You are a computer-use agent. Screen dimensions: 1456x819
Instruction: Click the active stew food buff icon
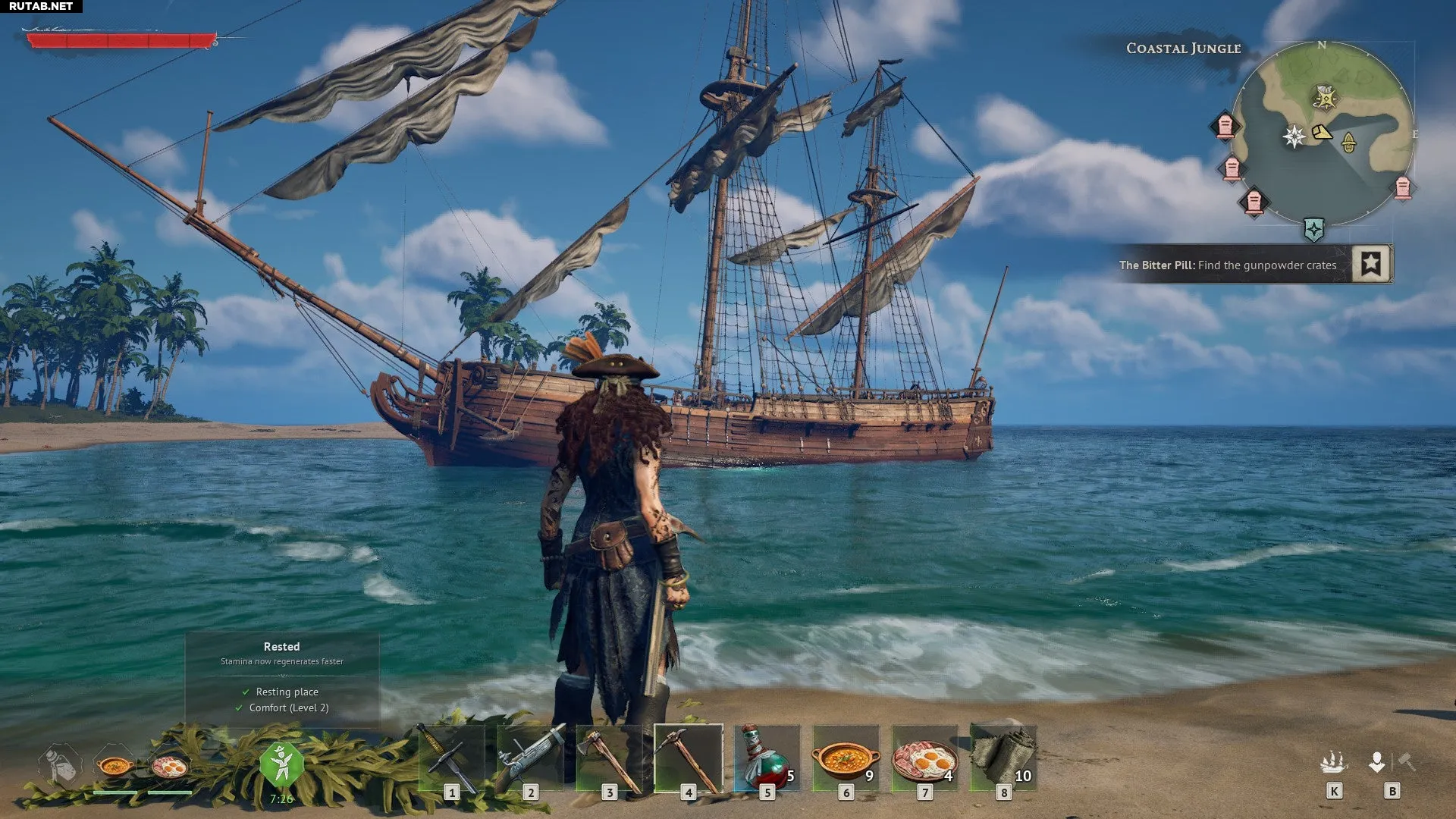(x=115, y=766)
